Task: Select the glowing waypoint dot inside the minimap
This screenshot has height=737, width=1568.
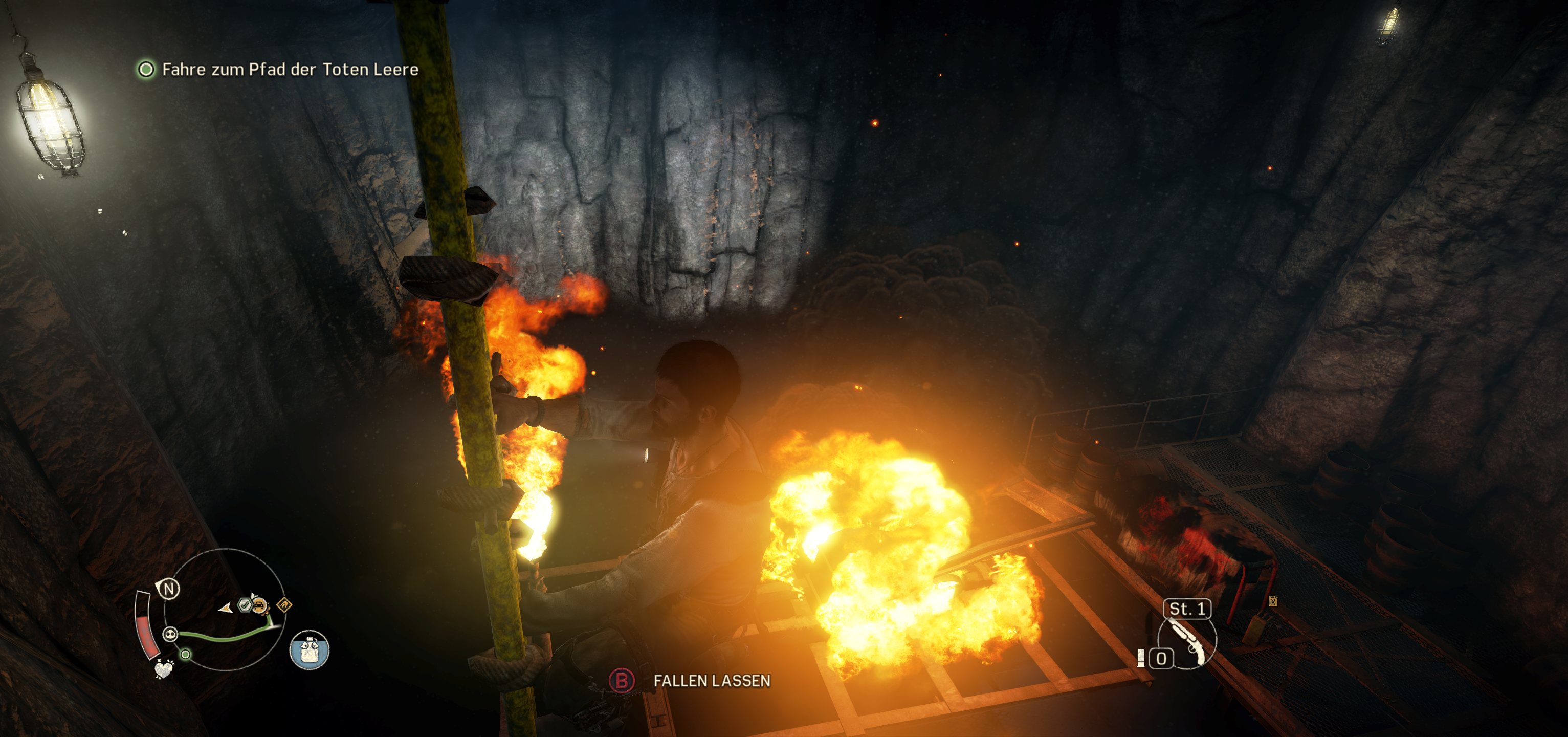Action: coord(185,655)
